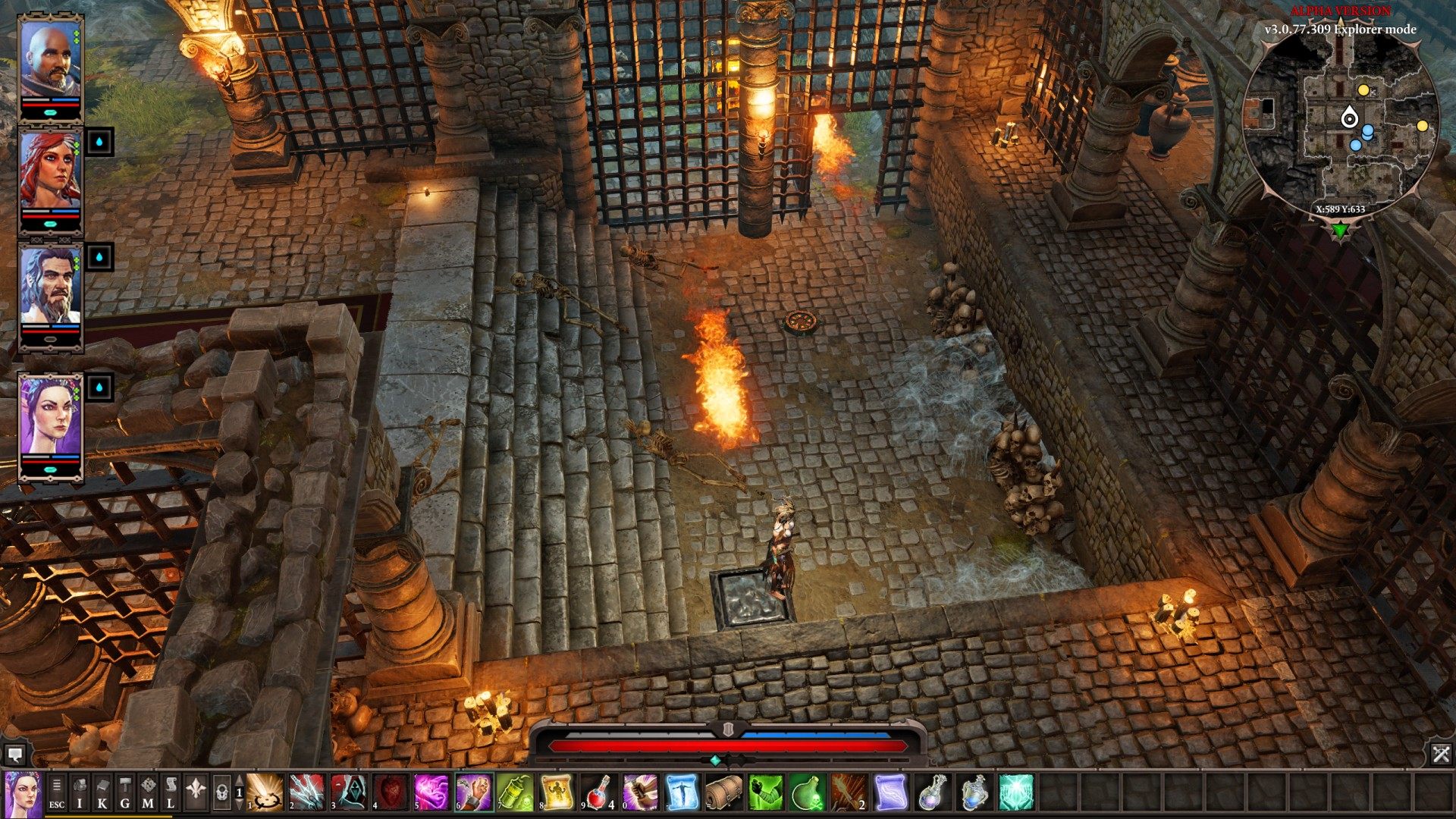
Task: Open the chat speech bubble button
Action: click(x=14, y=755)
